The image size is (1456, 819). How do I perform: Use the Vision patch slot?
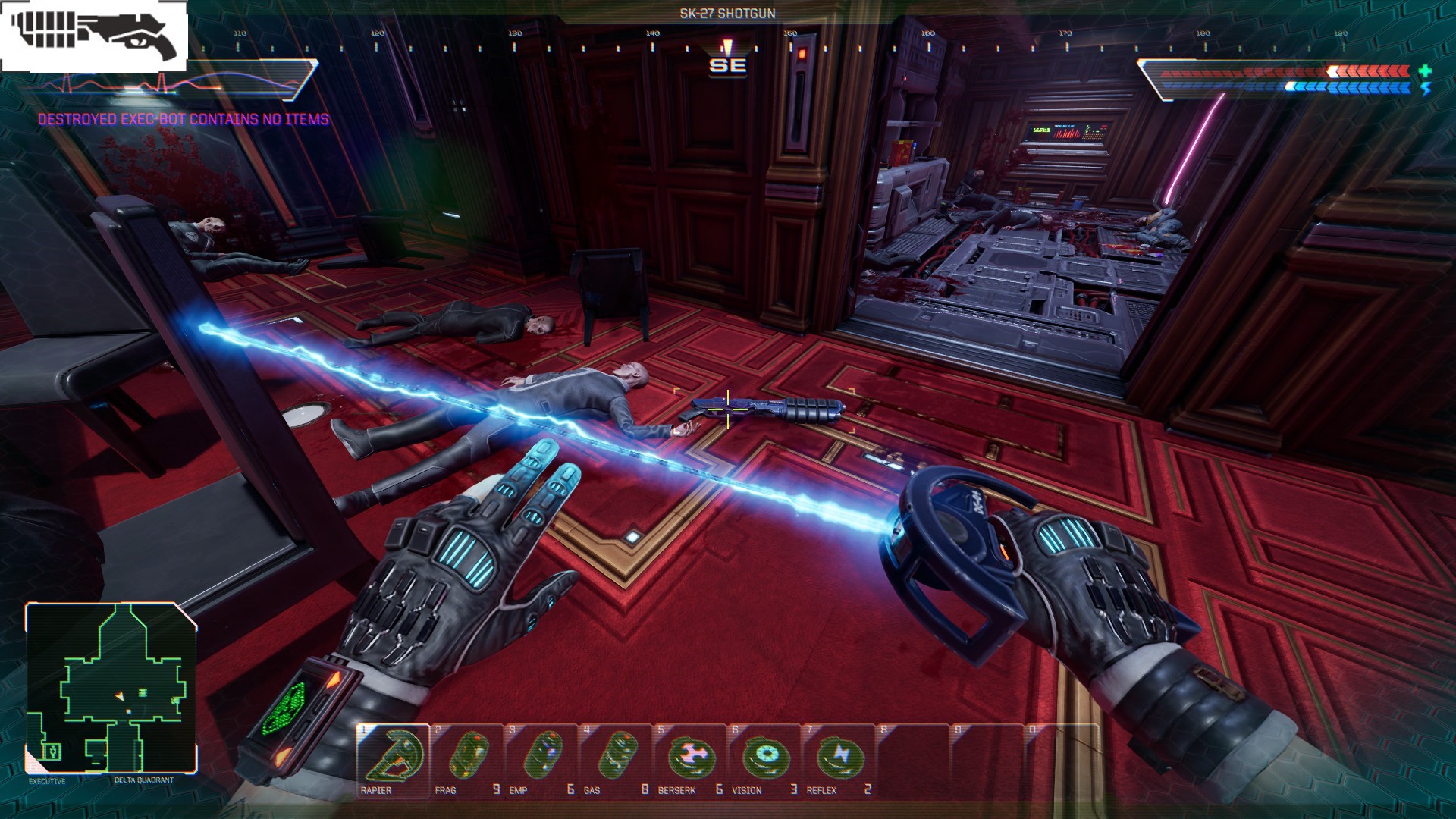[764, 760]
